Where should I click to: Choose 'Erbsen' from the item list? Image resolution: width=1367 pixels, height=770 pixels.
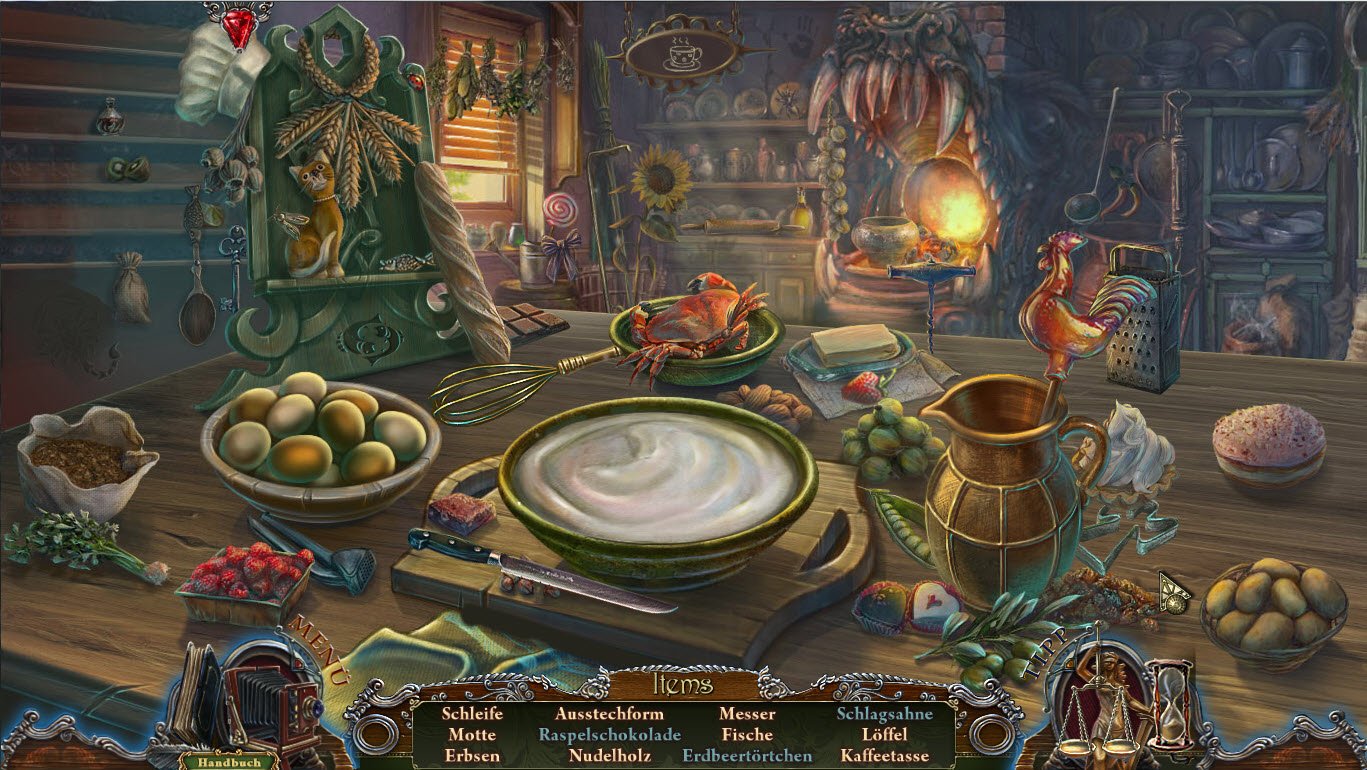click(x=472, y=756)
